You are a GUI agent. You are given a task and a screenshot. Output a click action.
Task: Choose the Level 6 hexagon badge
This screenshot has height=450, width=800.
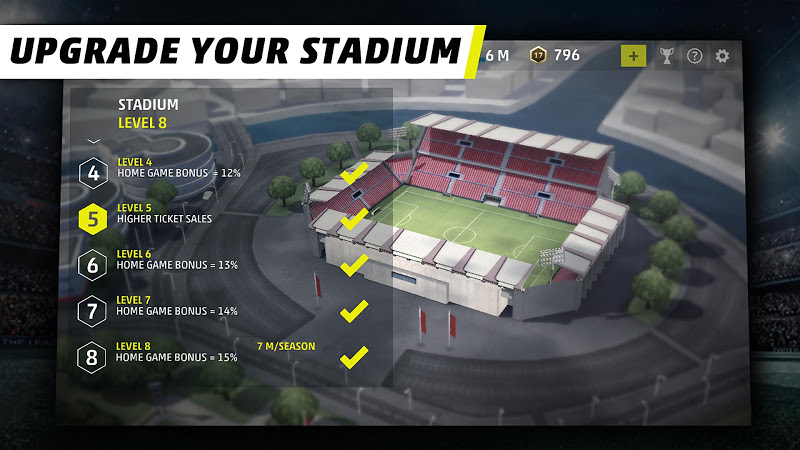[93, 265]
